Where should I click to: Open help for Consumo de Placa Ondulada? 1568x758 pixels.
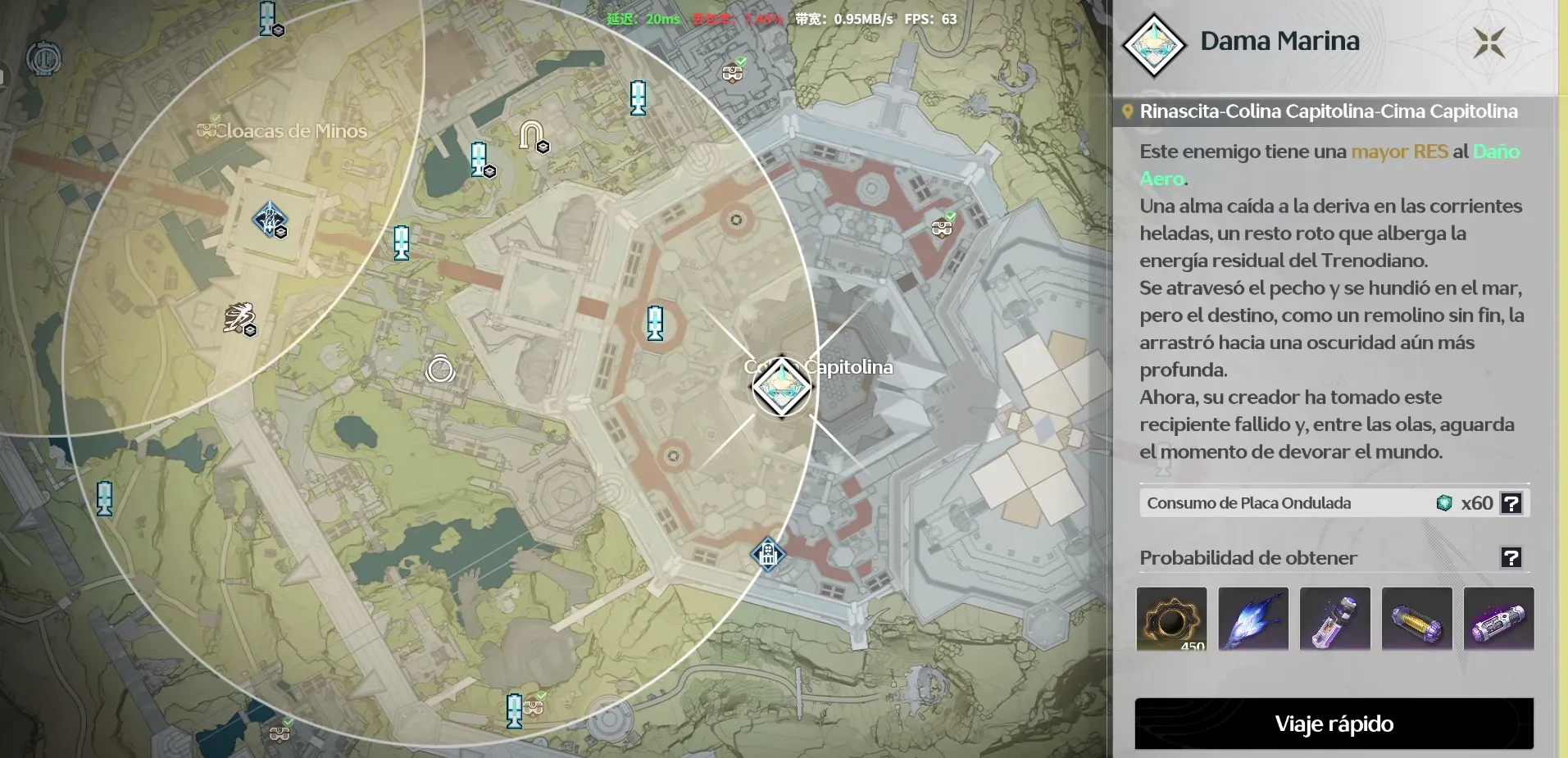(x=1511, y=503)
